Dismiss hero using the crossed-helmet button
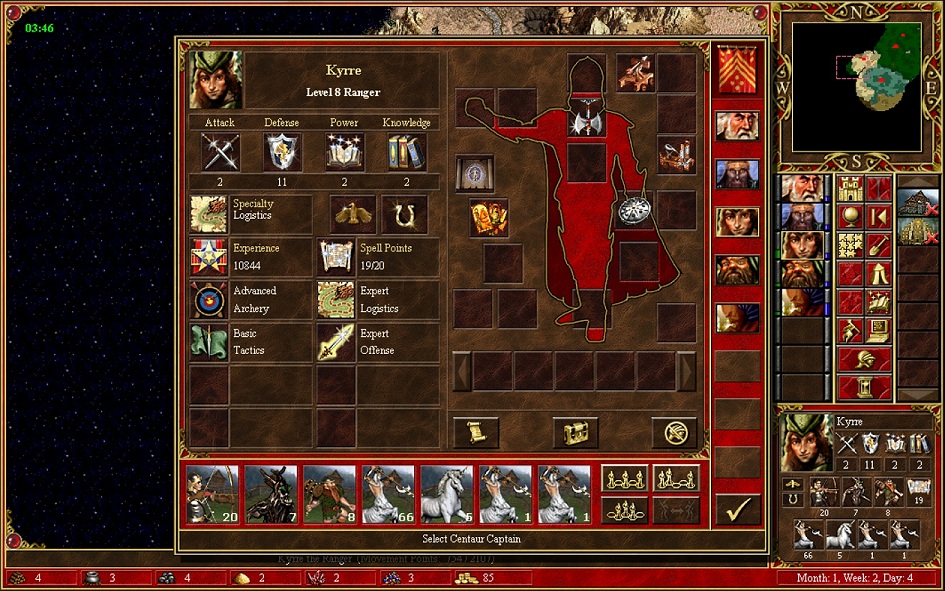This screenshot has height=591, width=945. click(x=674, y=432)
